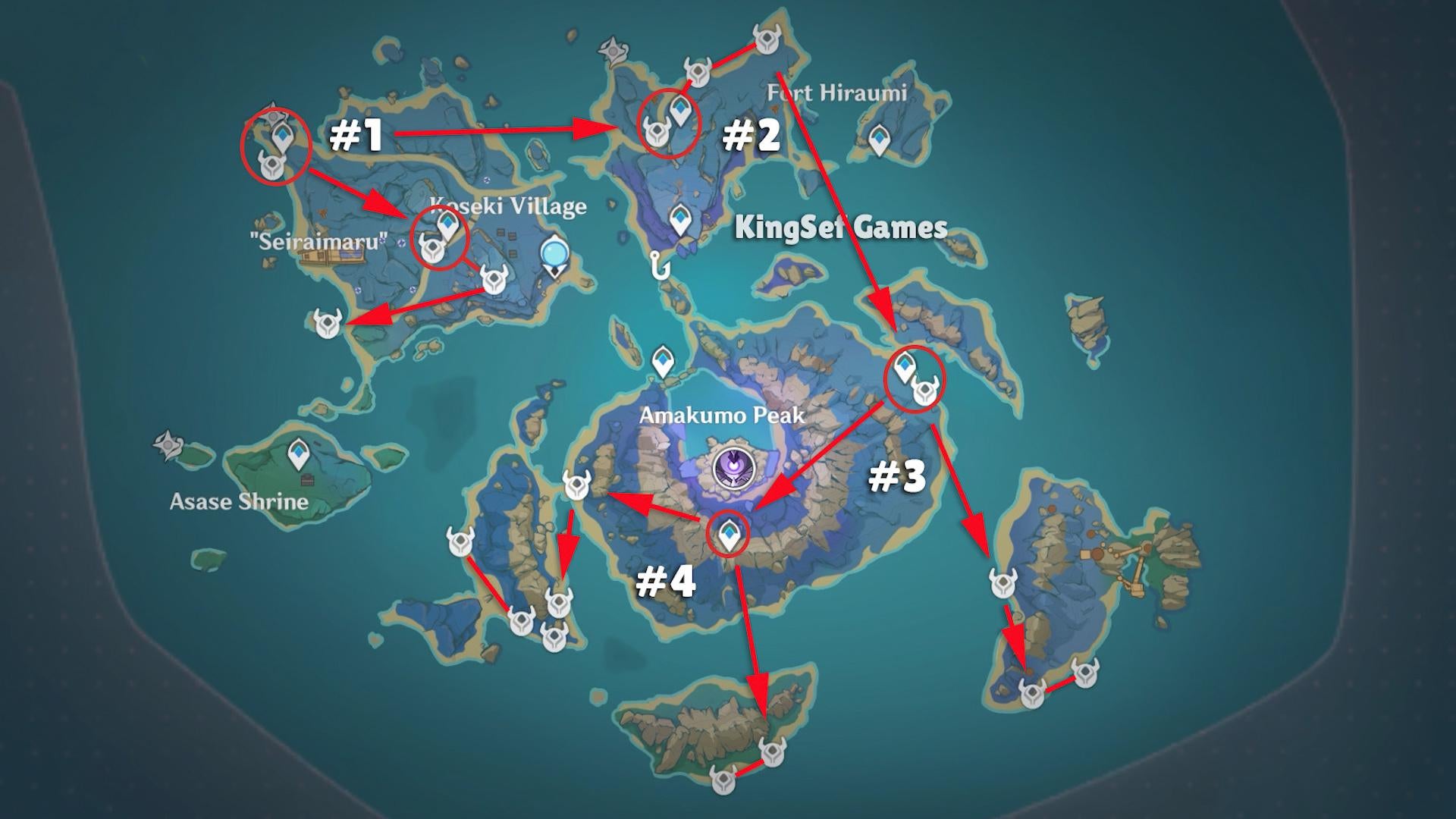
Task: Click the southernmost horned enemy marker
Action: 723,779
